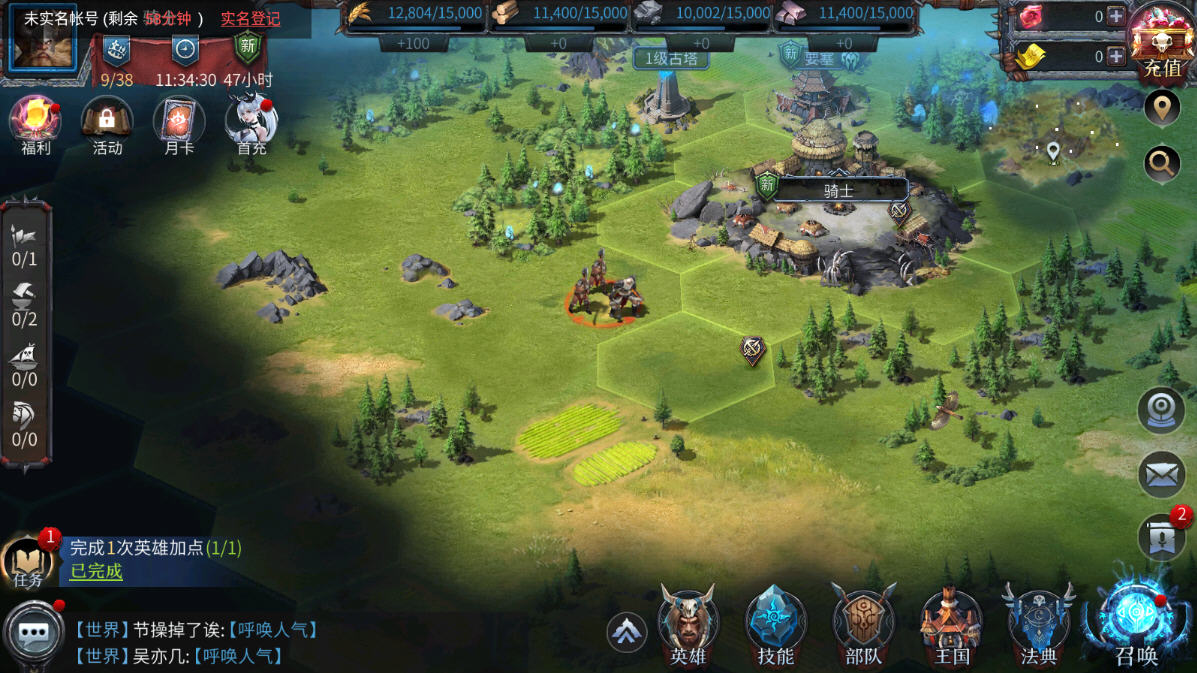The height and width of the screenshot is (673, 1197).
Task: Open the 福利 welfare rewards icon
Action: click(35, 123)
